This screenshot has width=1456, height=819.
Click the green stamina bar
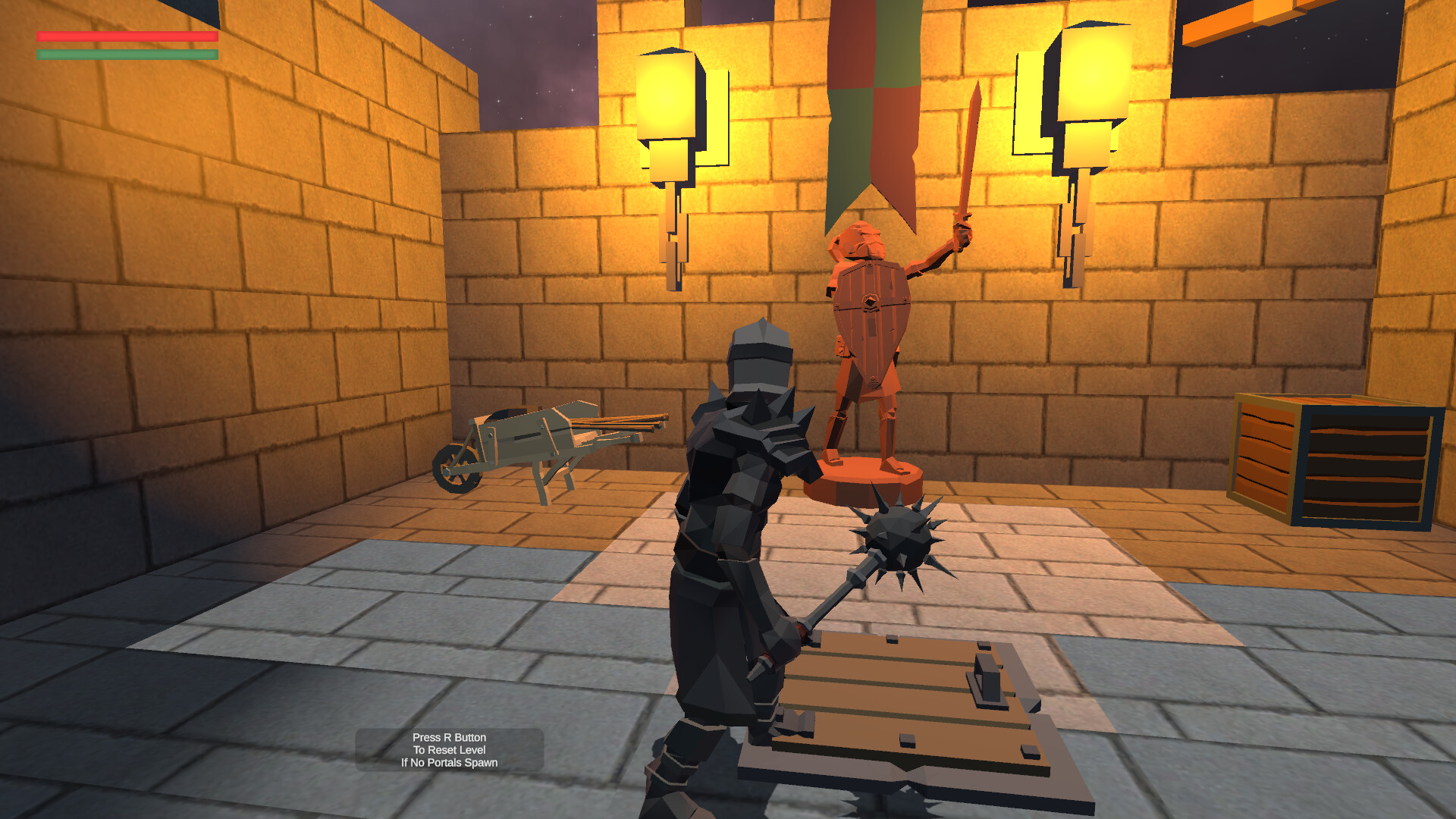[125, 55]
